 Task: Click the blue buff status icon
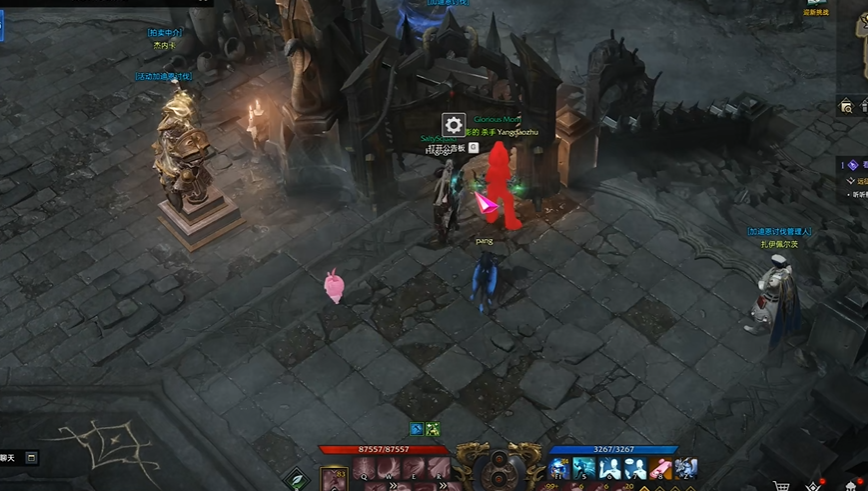coord(418,430)
